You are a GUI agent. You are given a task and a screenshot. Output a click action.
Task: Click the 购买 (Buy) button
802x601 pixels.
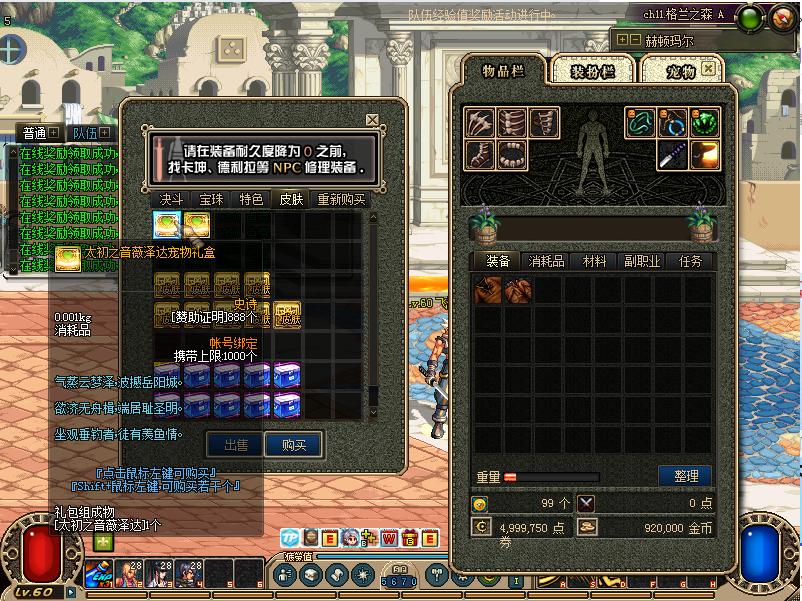coord(293,445)
